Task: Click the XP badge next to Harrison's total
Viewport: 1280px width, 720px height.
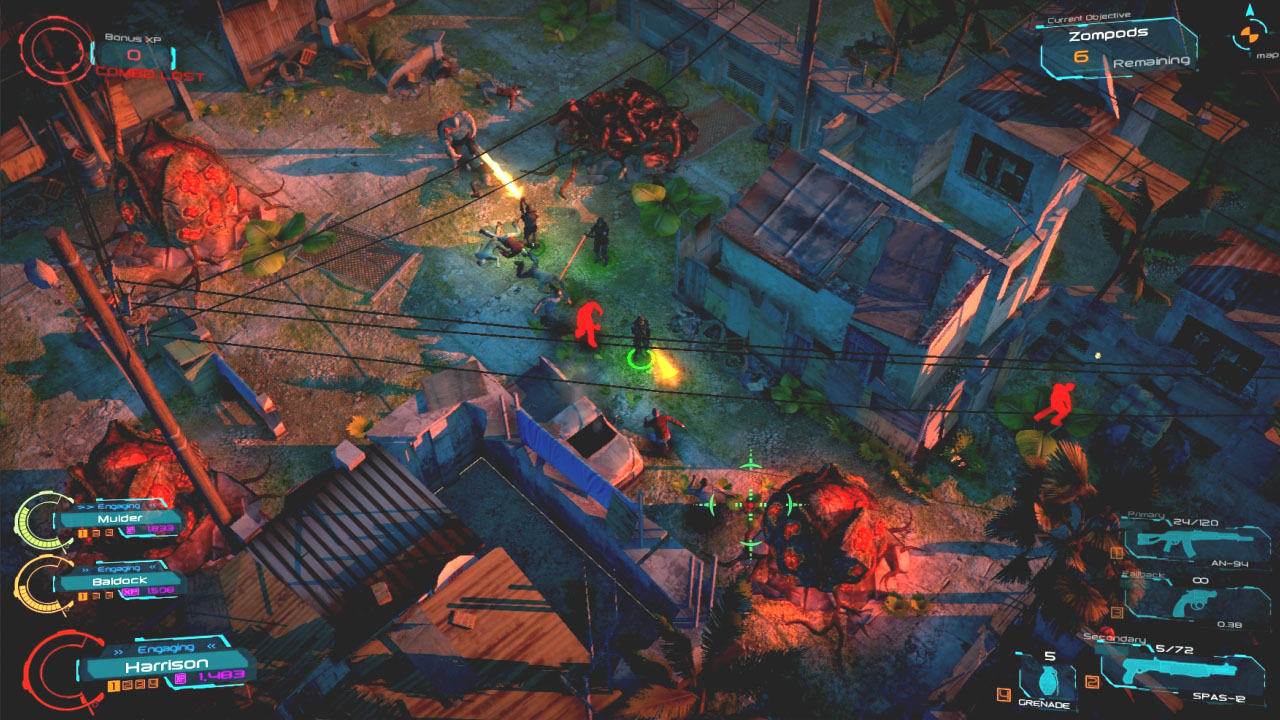Action: [180, 677]
